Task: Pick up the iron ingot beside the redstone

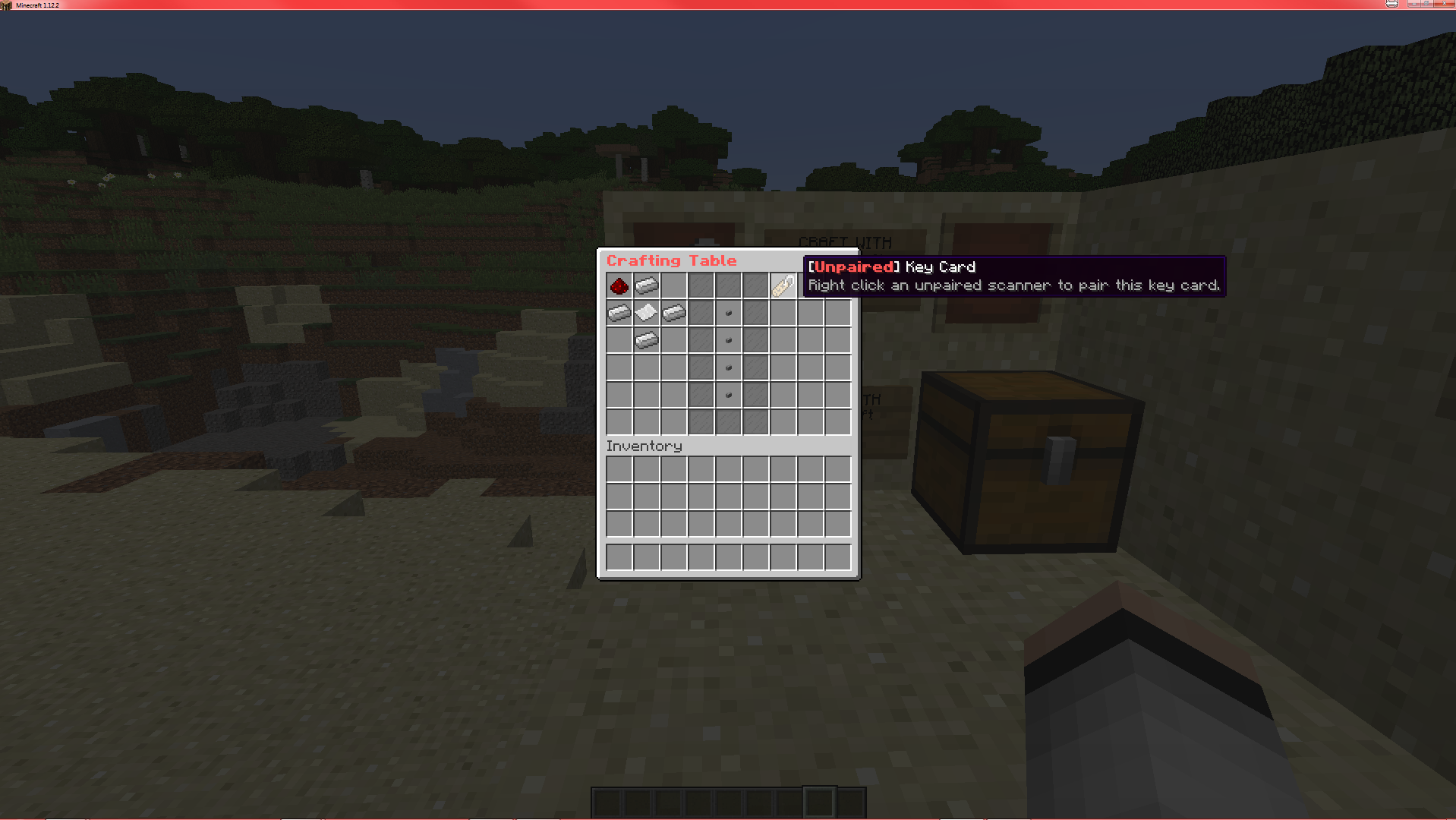Action: [x=646, y=285]
